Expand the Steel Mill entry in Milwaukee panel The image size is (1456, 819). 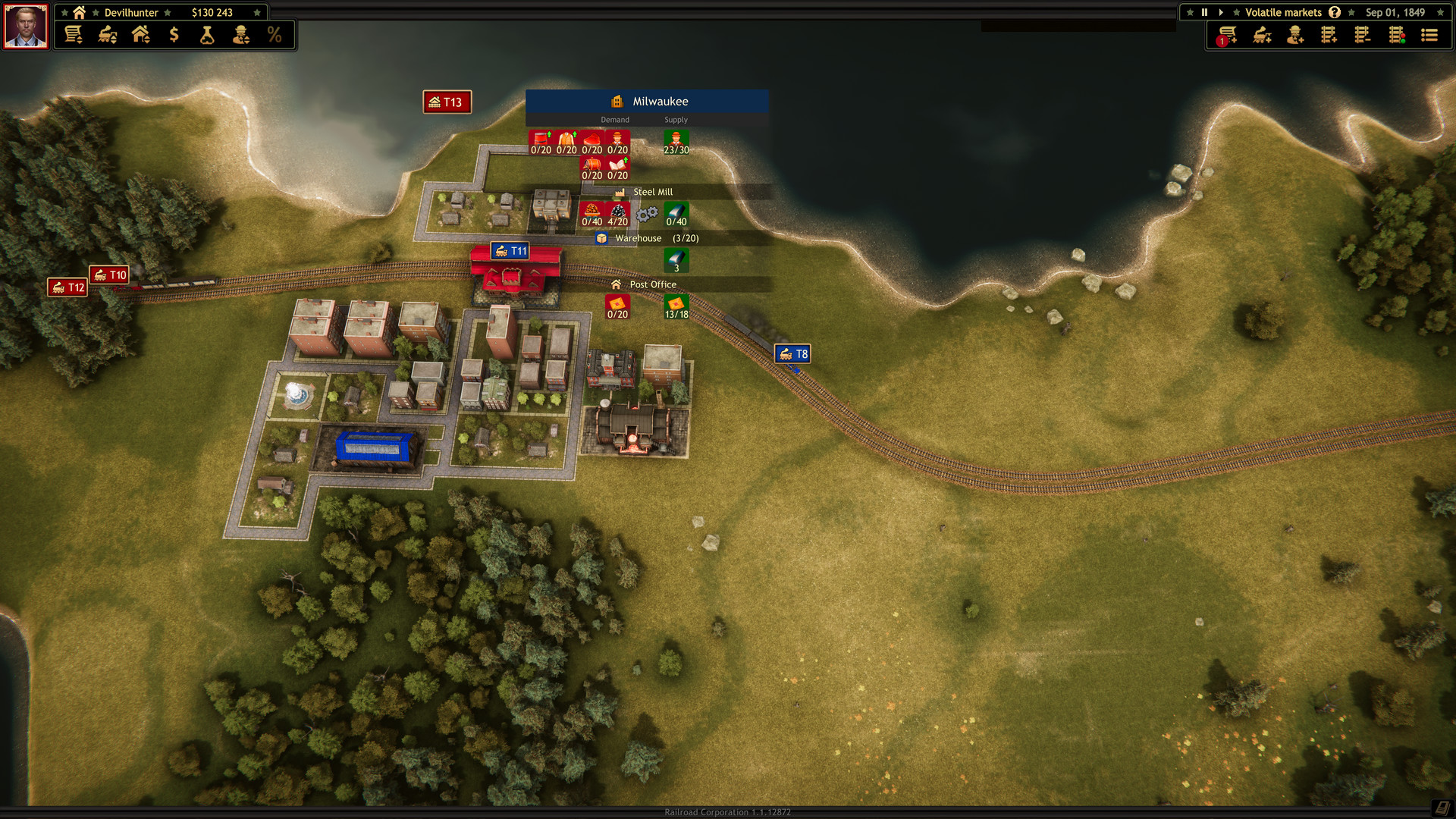[x=652, y=191]
